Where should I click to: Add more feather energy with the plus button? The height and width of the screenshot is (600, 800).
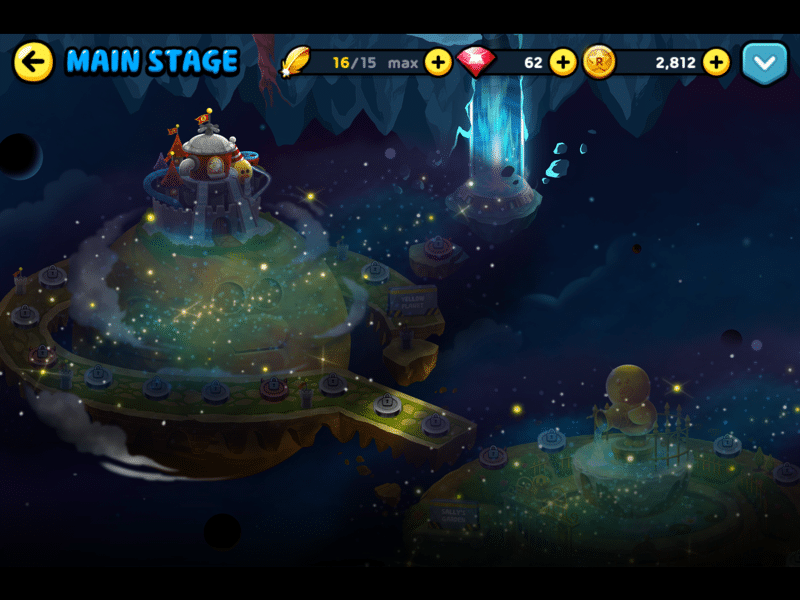coord(438,62)
